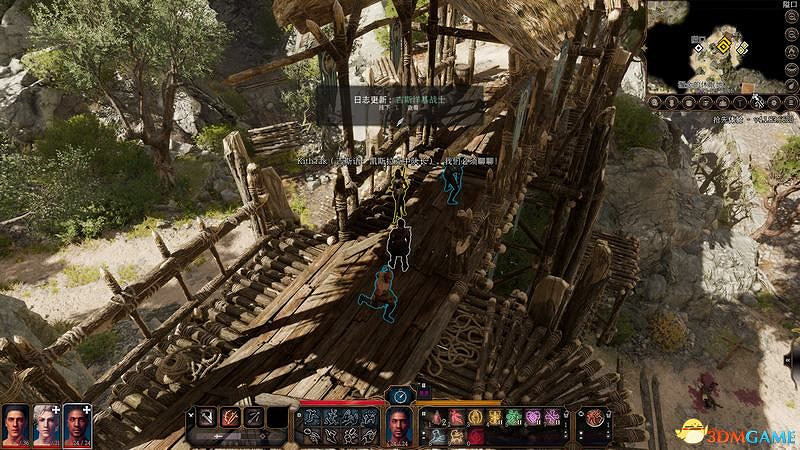The height and width of the screenshot is (450, 800).
Task: Open the minimap in the top-right corner
Action: pyautogui.click(x=715, y=50)
